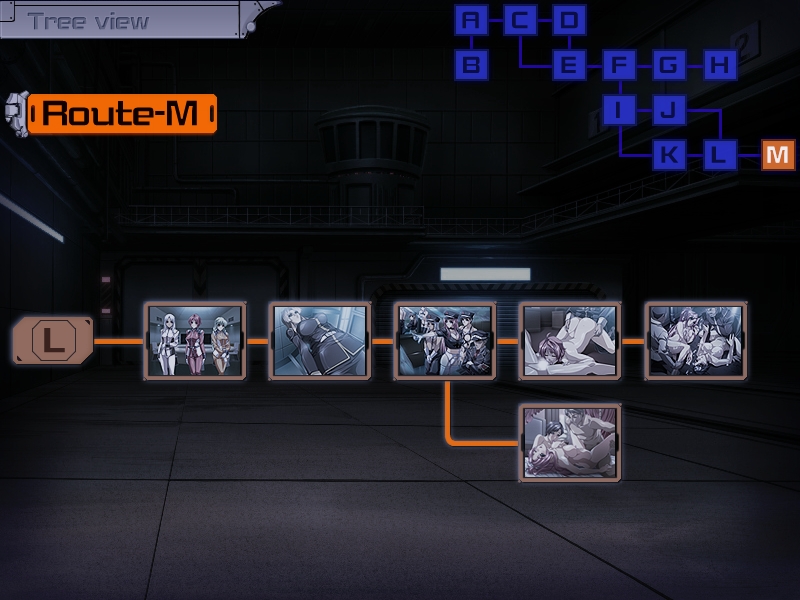Select route node D

569,20
